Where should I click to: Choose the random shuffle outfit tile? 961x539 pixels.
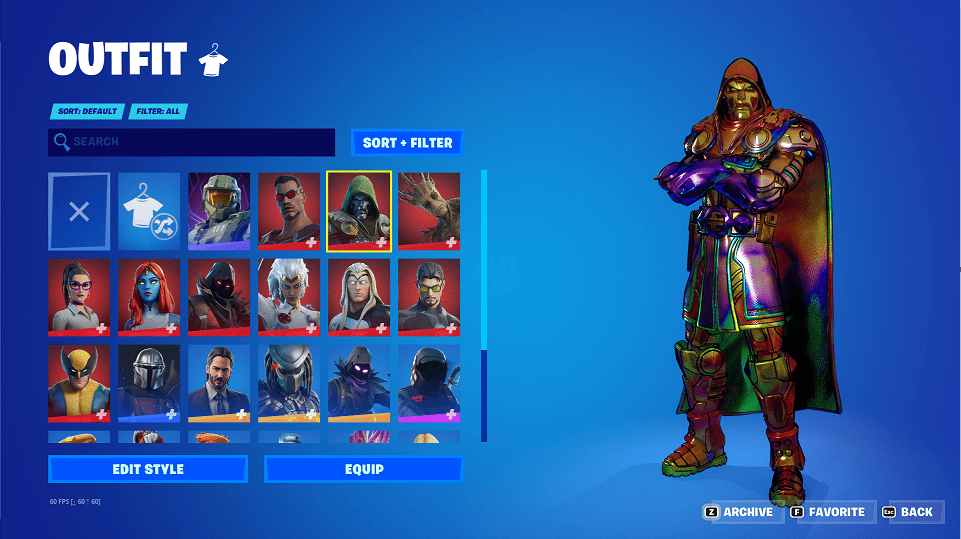pyautogui.click(x=149, y=211)
